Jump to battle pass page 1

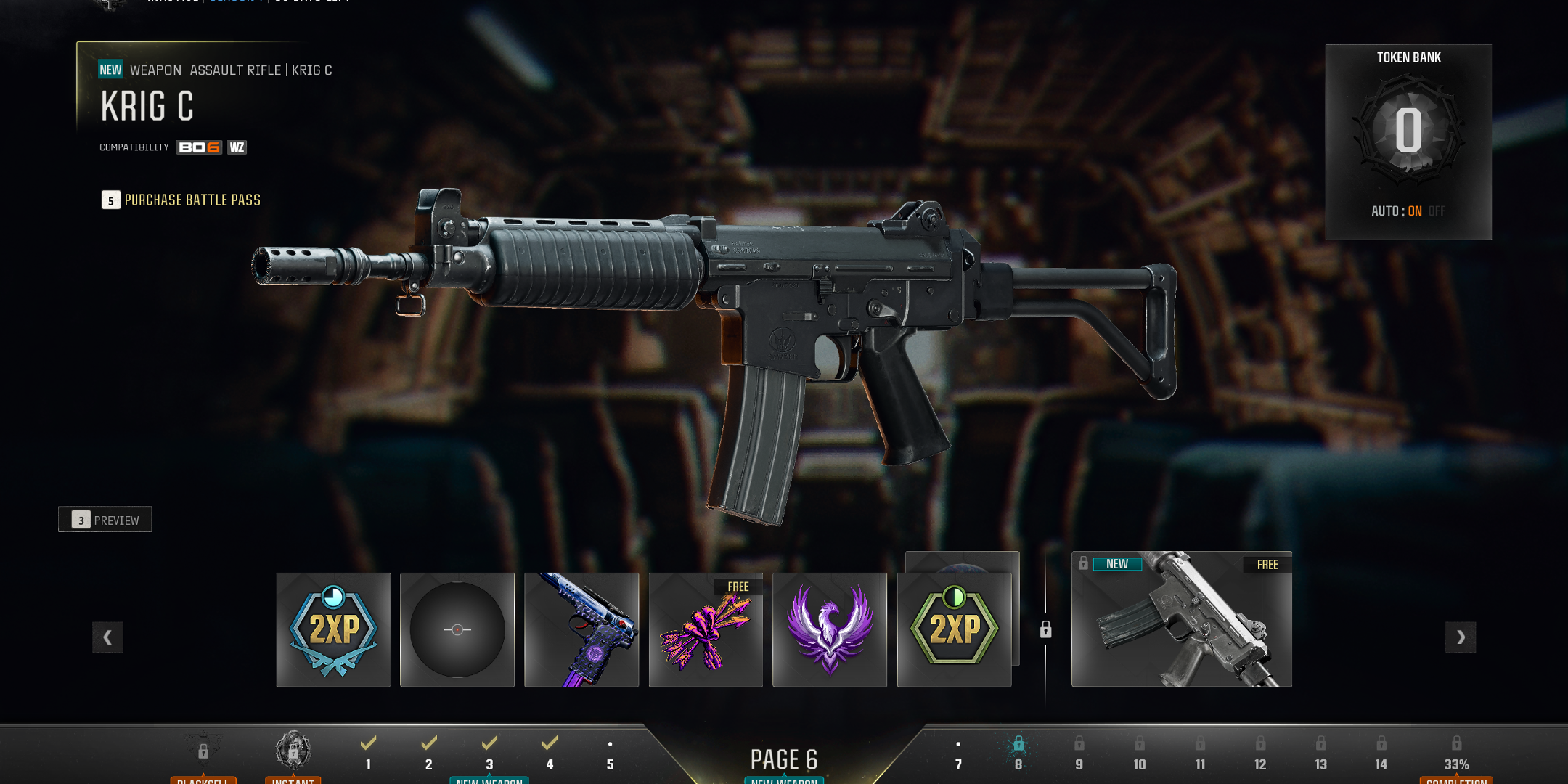pyautogui.click(x=368, y=754)
